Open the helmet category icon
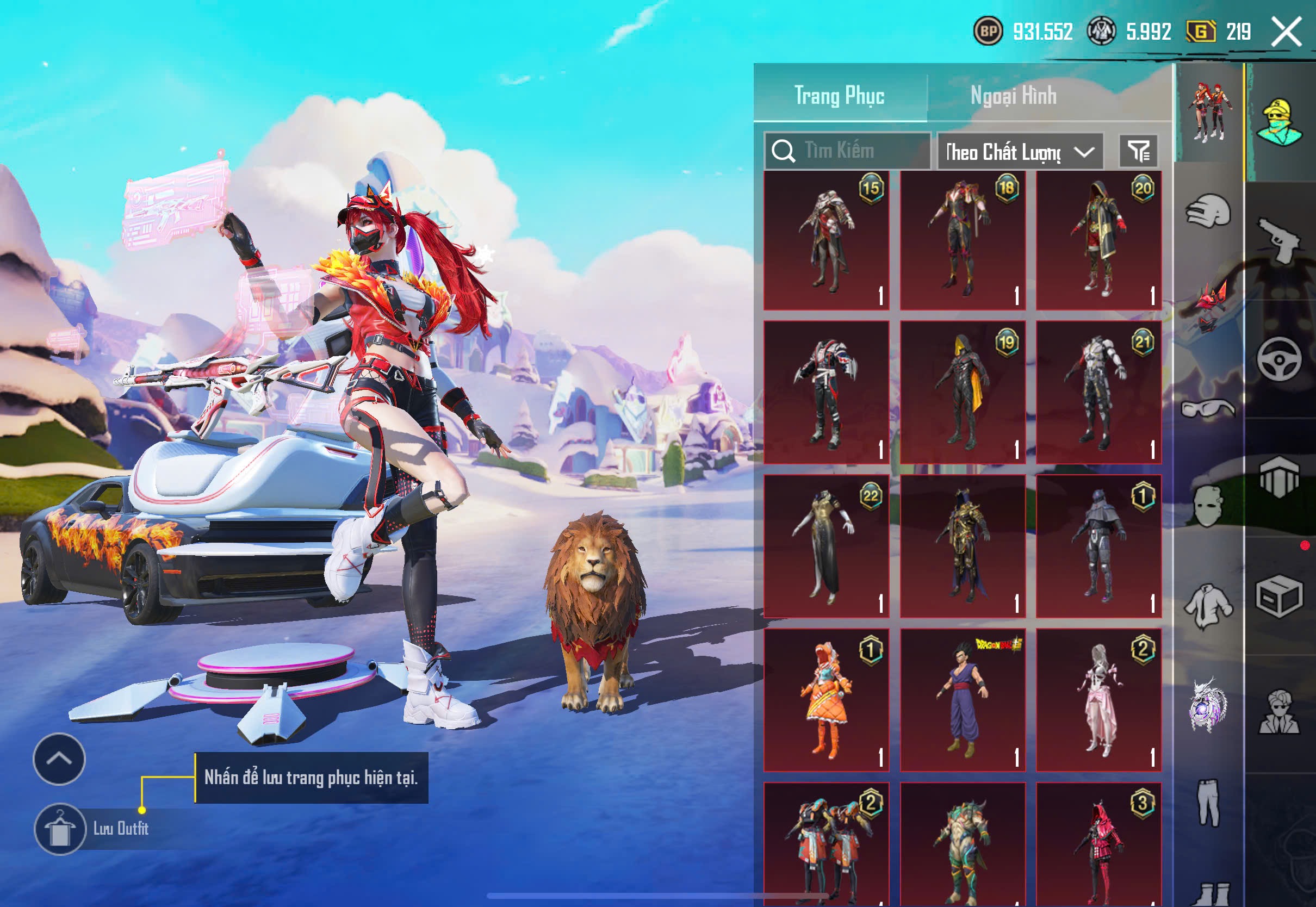This screenshot has height=907, width=1316. click(1208, 212)
